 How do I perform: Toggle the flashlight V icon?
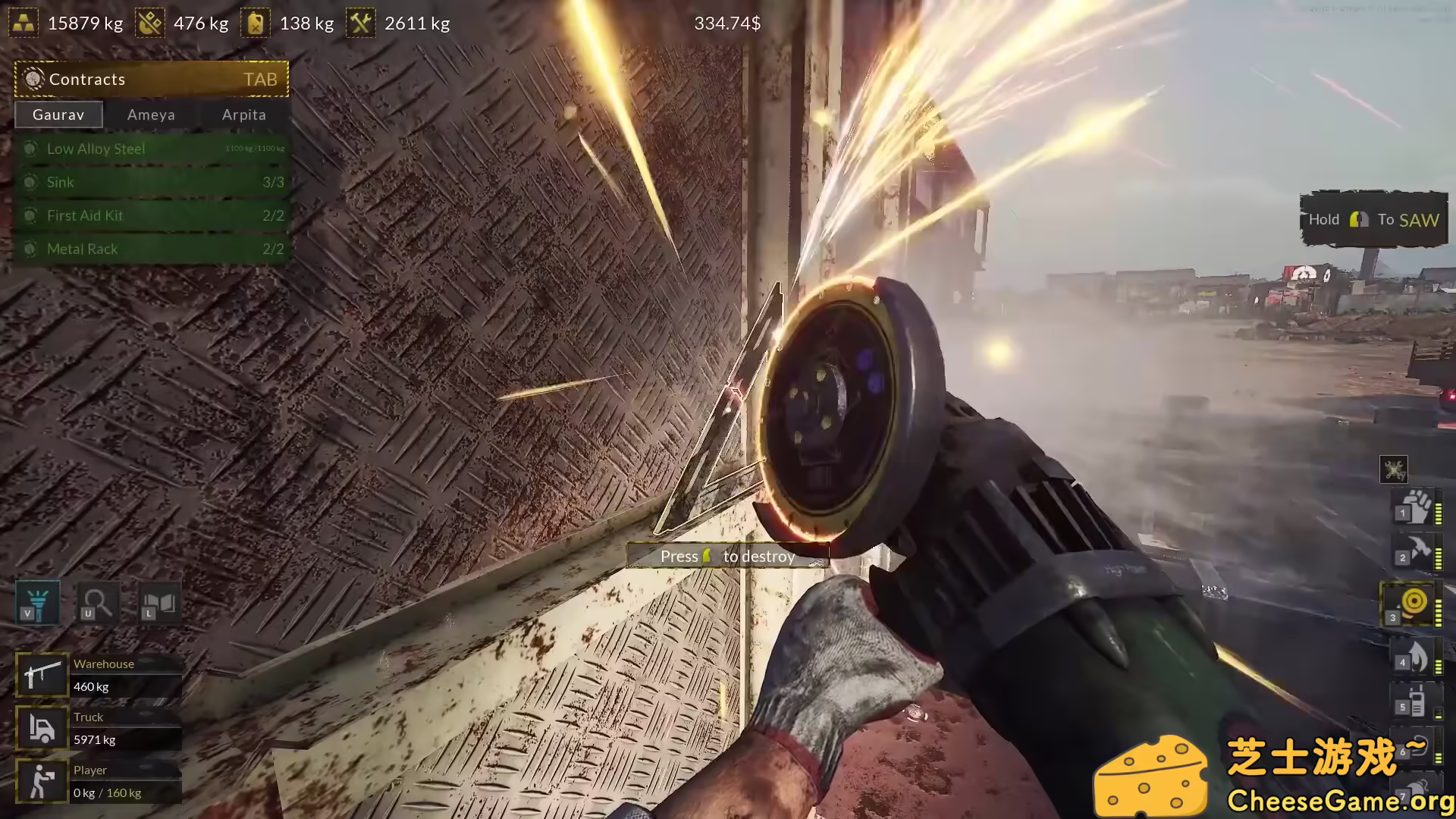coord(36,604)
